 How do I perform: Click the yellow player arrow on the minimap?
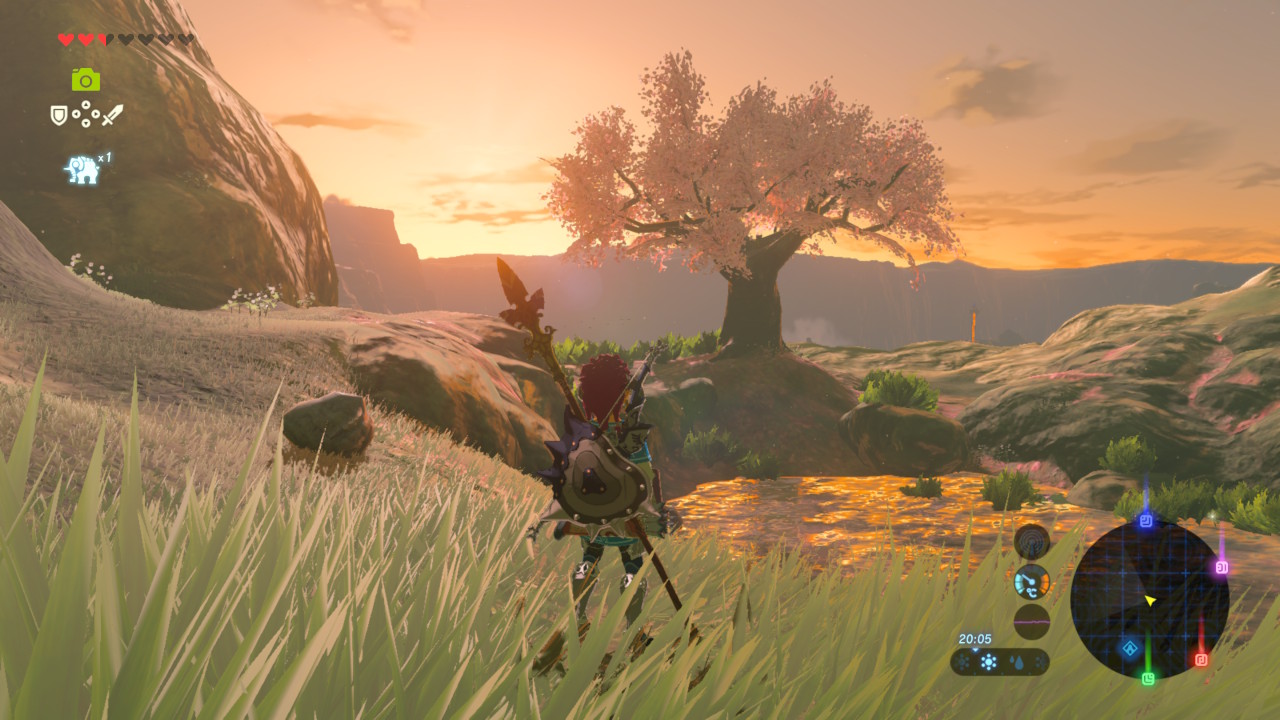pyautogui.click(x=1150, y=600)
